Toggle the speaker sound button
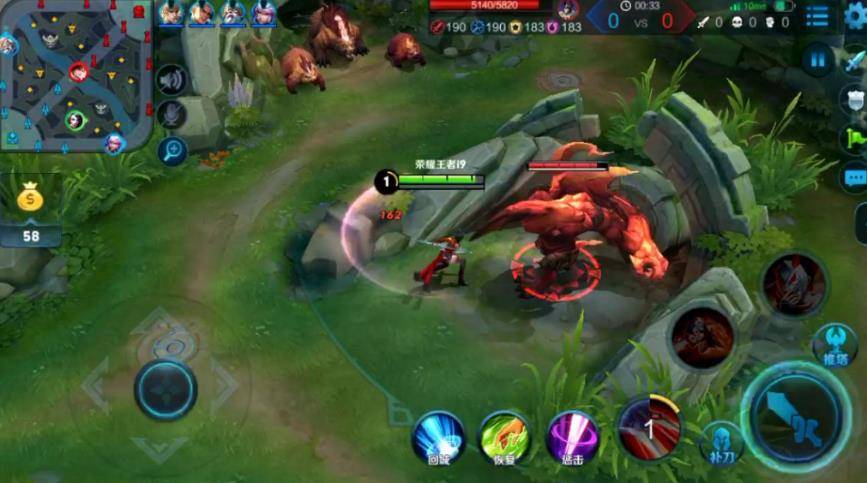Screen dimensions: 867x483 (172, 80)
